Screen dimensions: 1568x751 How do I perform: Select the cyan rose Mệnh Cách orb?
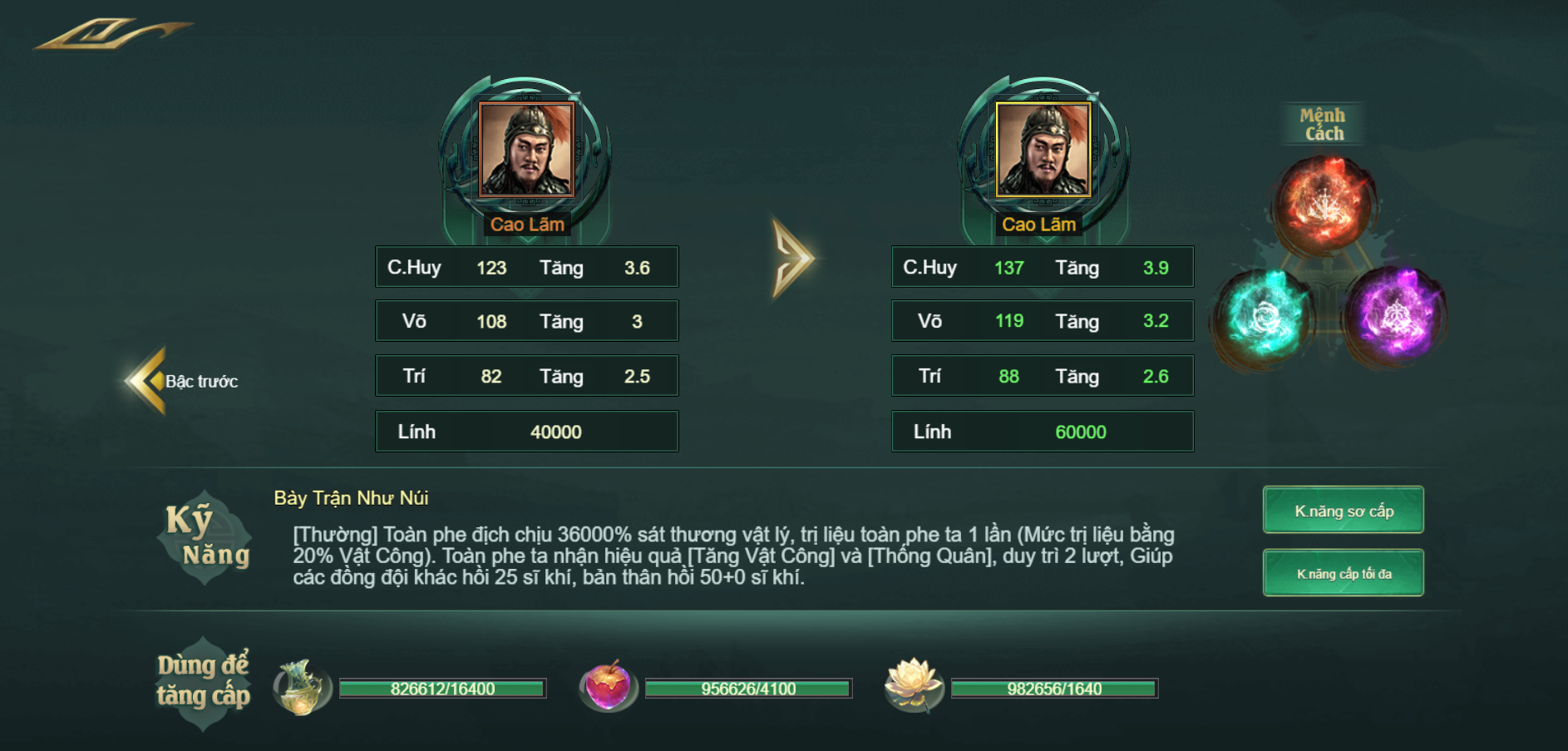pyautogui.click(x=1265, y=317)
